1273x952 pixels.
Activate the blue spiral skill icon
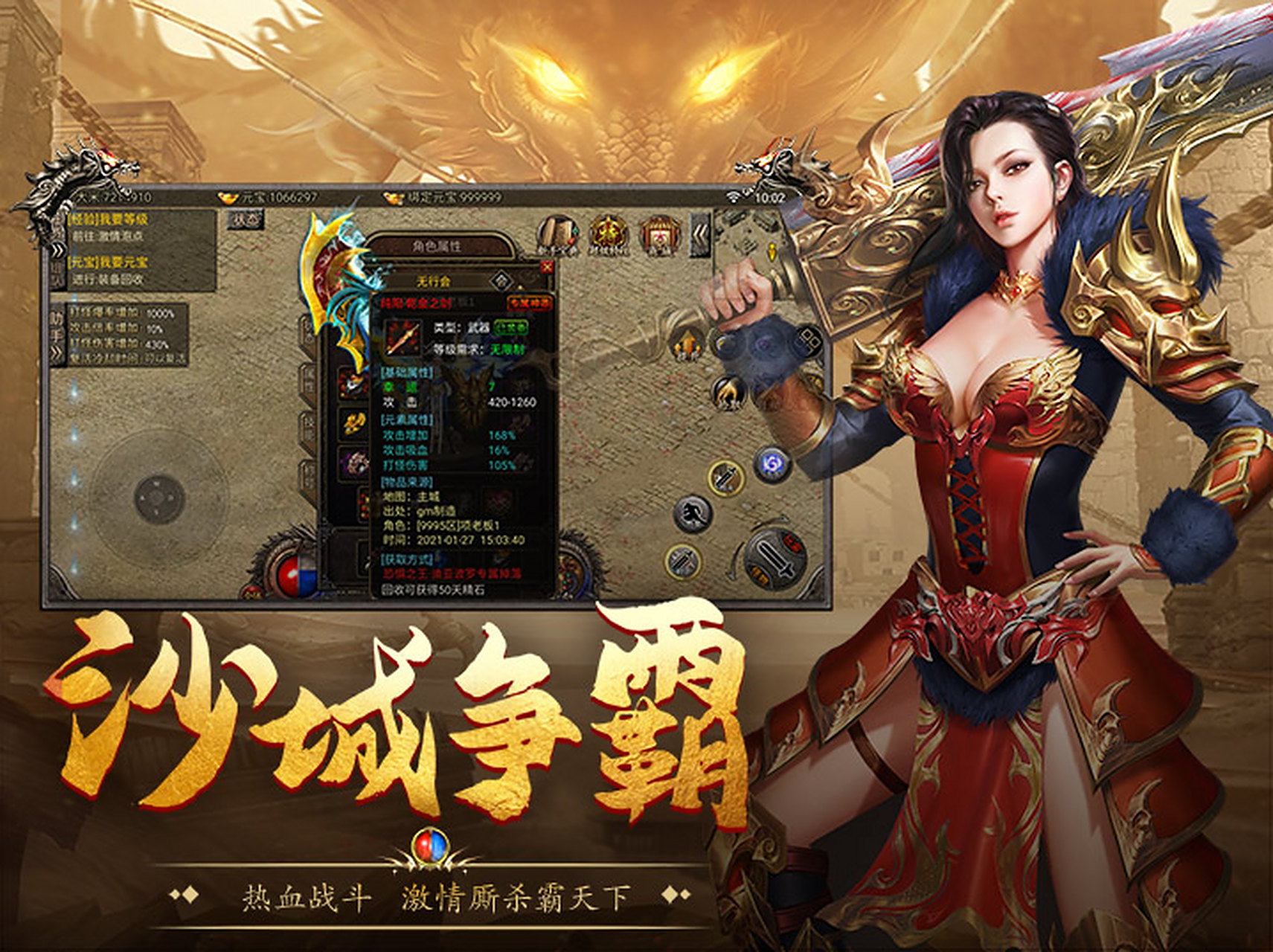point(772,465)
